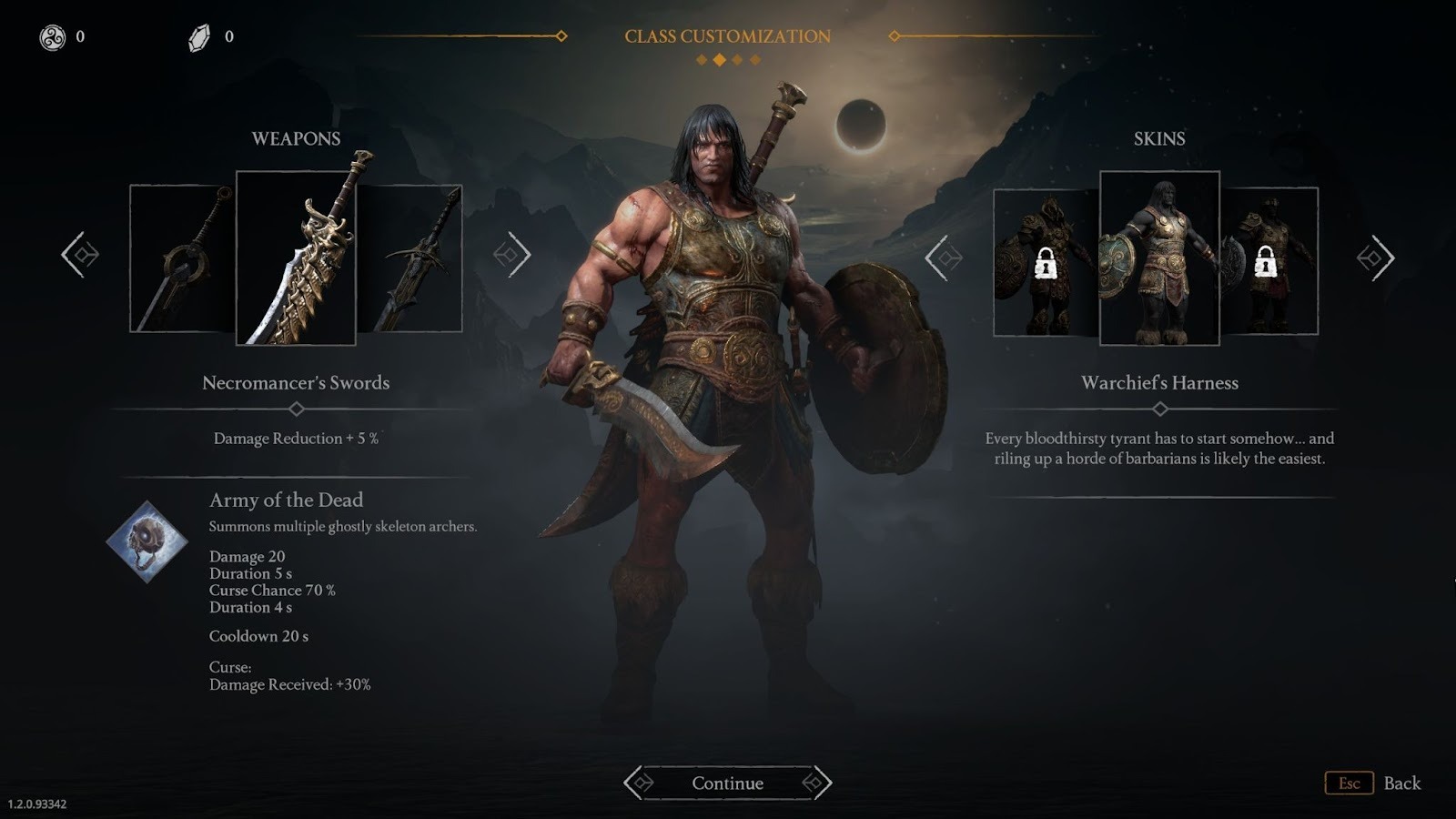Select the second diamond under Class Customization

tap(717, 61)
